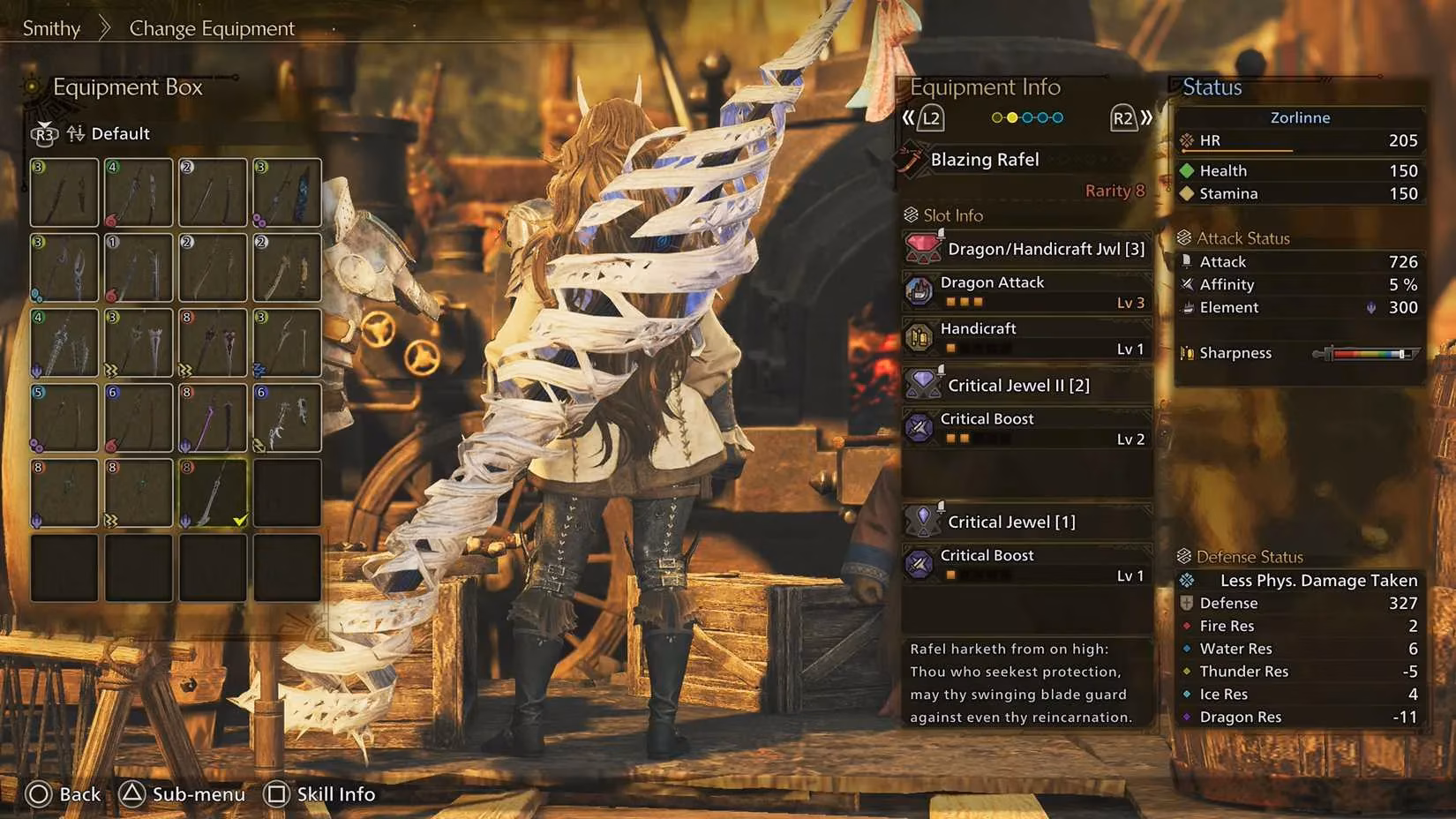This screenshot has width=1456, height=819.
Task: Click the Handicraft skill icon
Action: point(919,337)
